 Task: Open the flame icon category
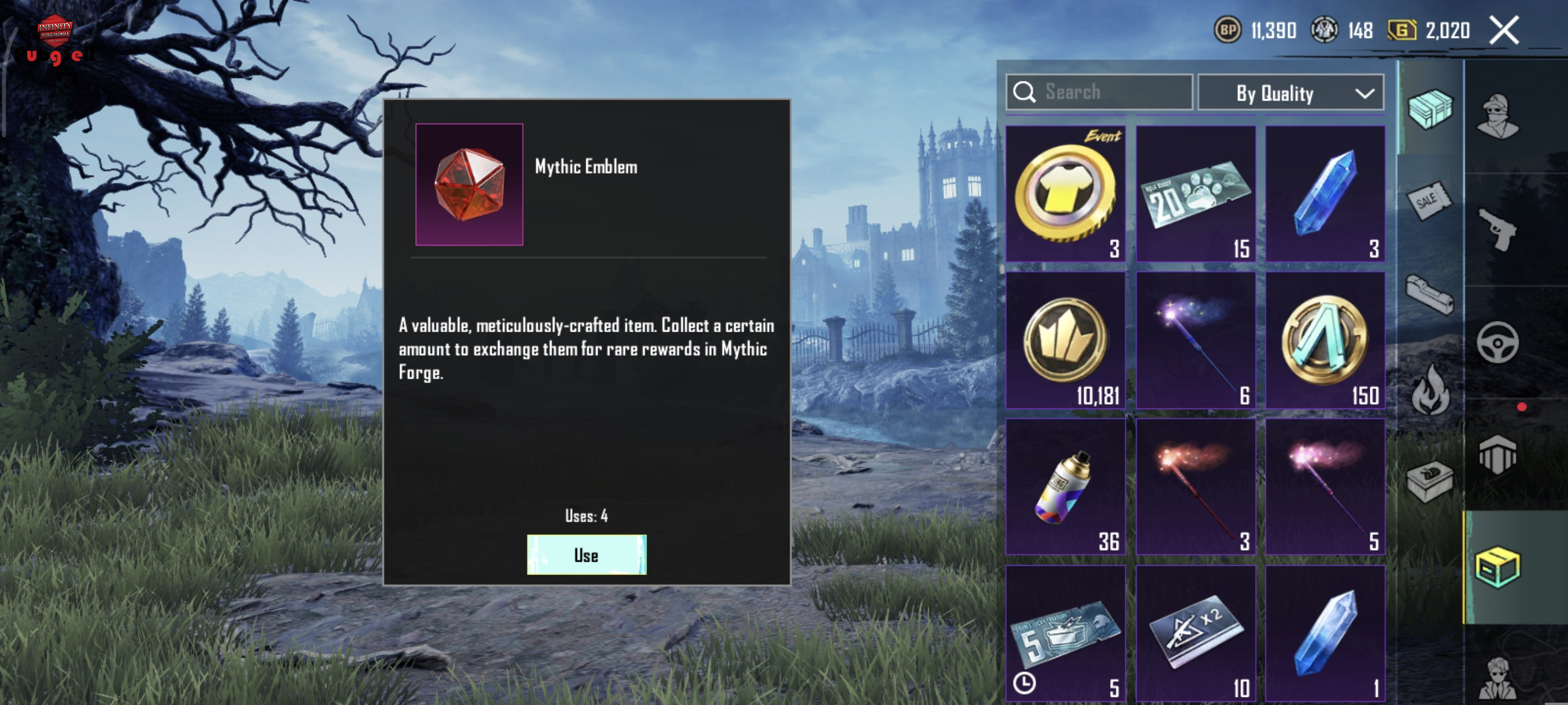coord(1430,390)
